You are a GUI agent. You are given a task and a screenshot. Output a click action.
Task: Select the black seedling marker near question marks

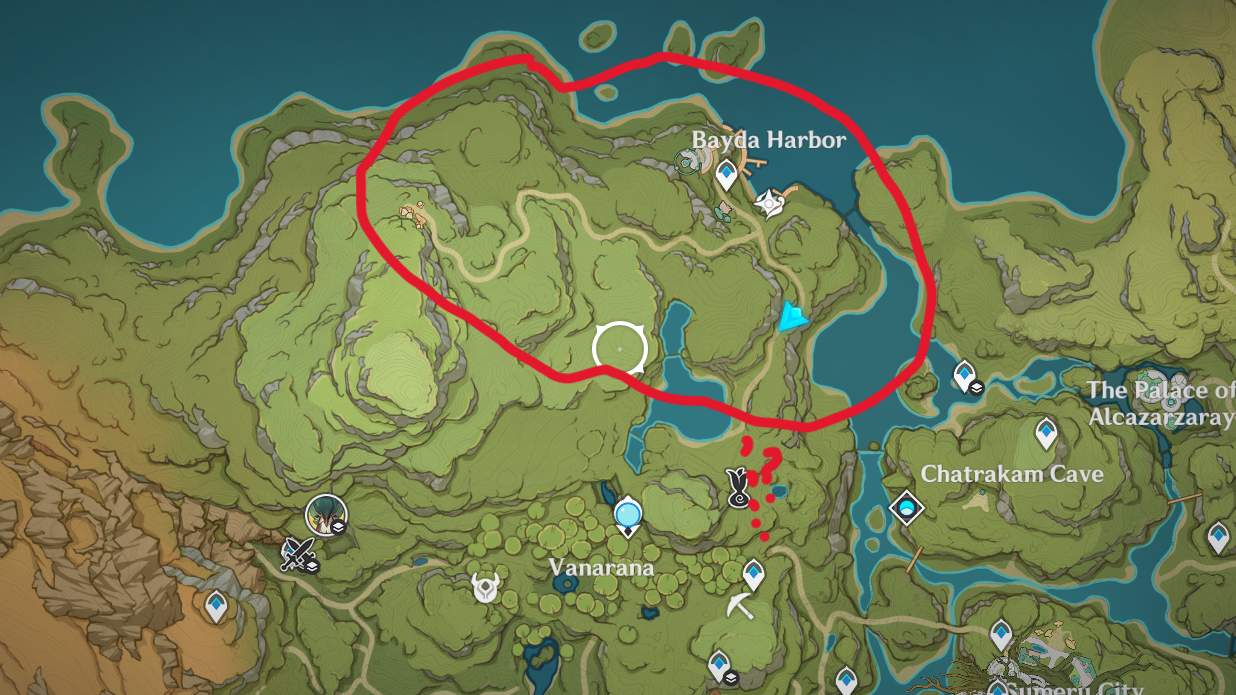click(739, 490)
